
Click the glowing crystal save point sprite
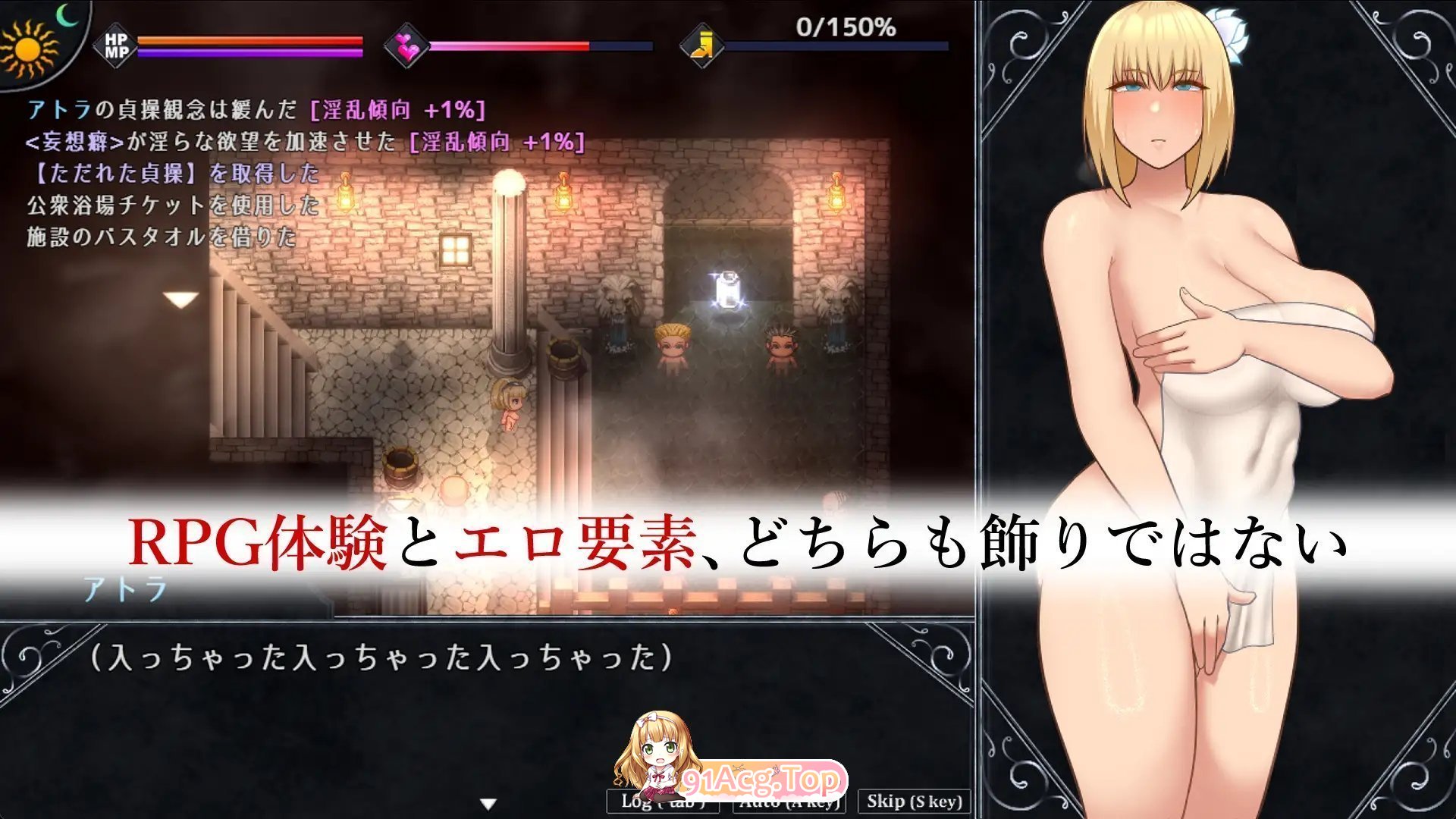tap(726, 288)
